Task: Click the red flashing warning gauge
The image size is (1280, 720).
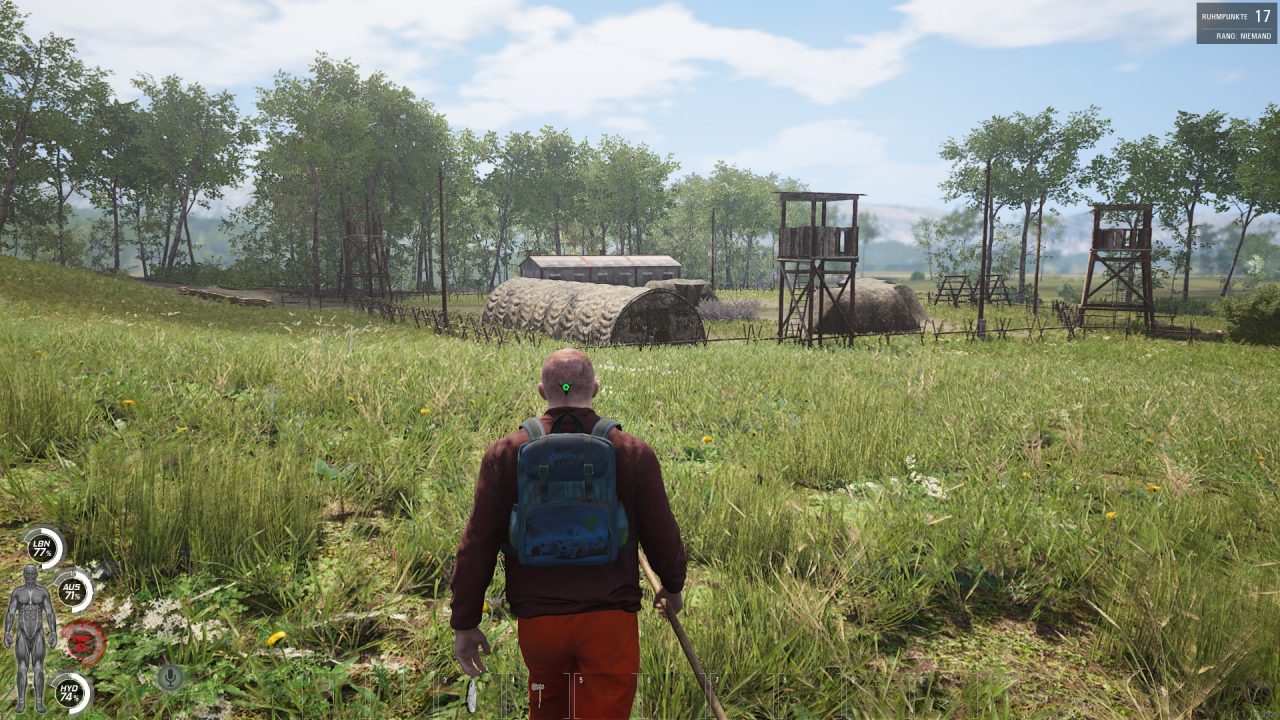Action: (83, 642)
